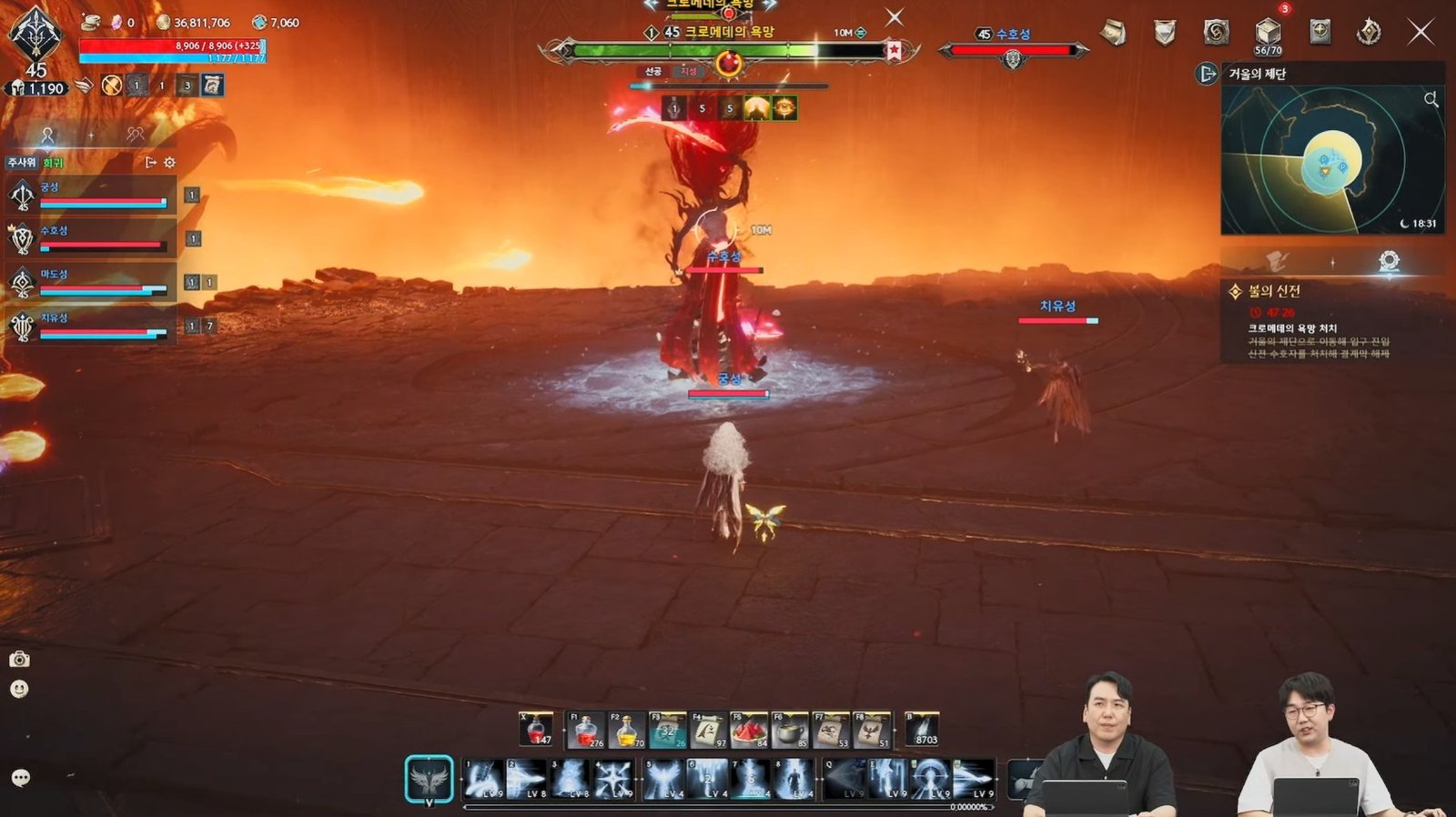Click the camera screenshot icon on left edge
This screenshot has width=1456, height=817.
[x=19, y=660]
